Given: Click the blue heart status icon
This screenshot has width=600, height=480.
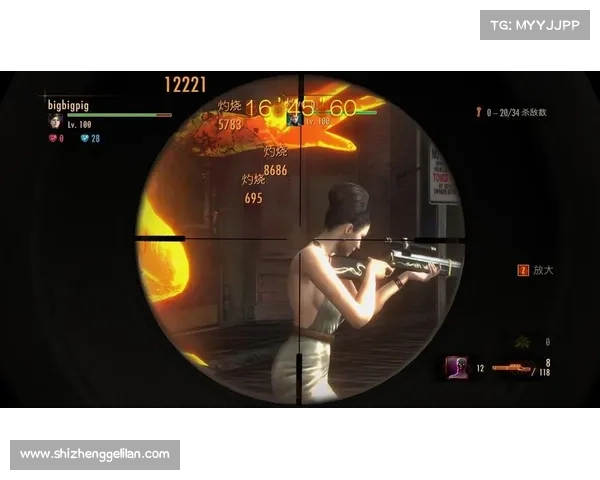Looking at the screenshot, I should click(85, 138).
